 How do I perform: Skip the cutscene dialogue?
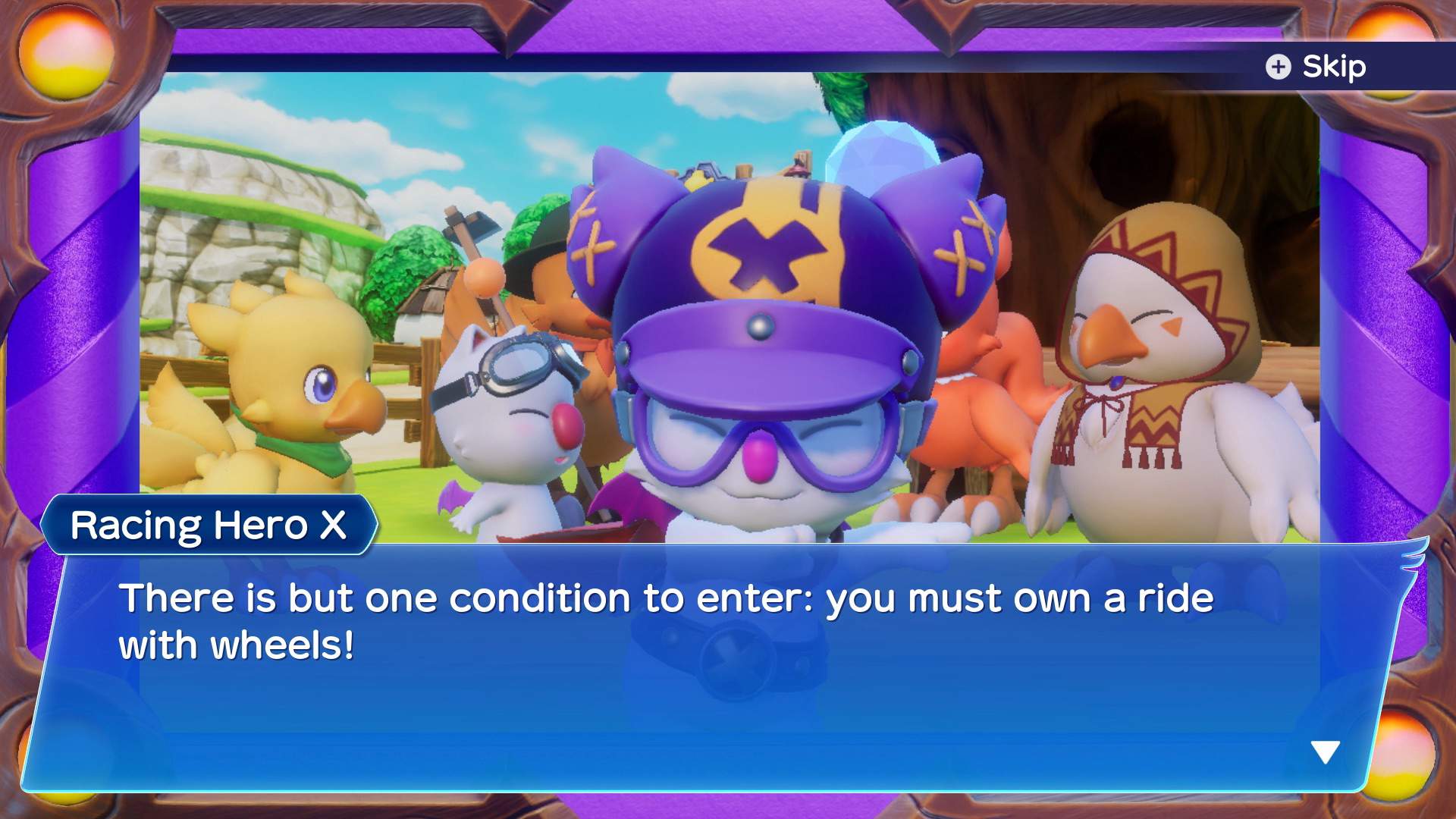click(1317, 67)
